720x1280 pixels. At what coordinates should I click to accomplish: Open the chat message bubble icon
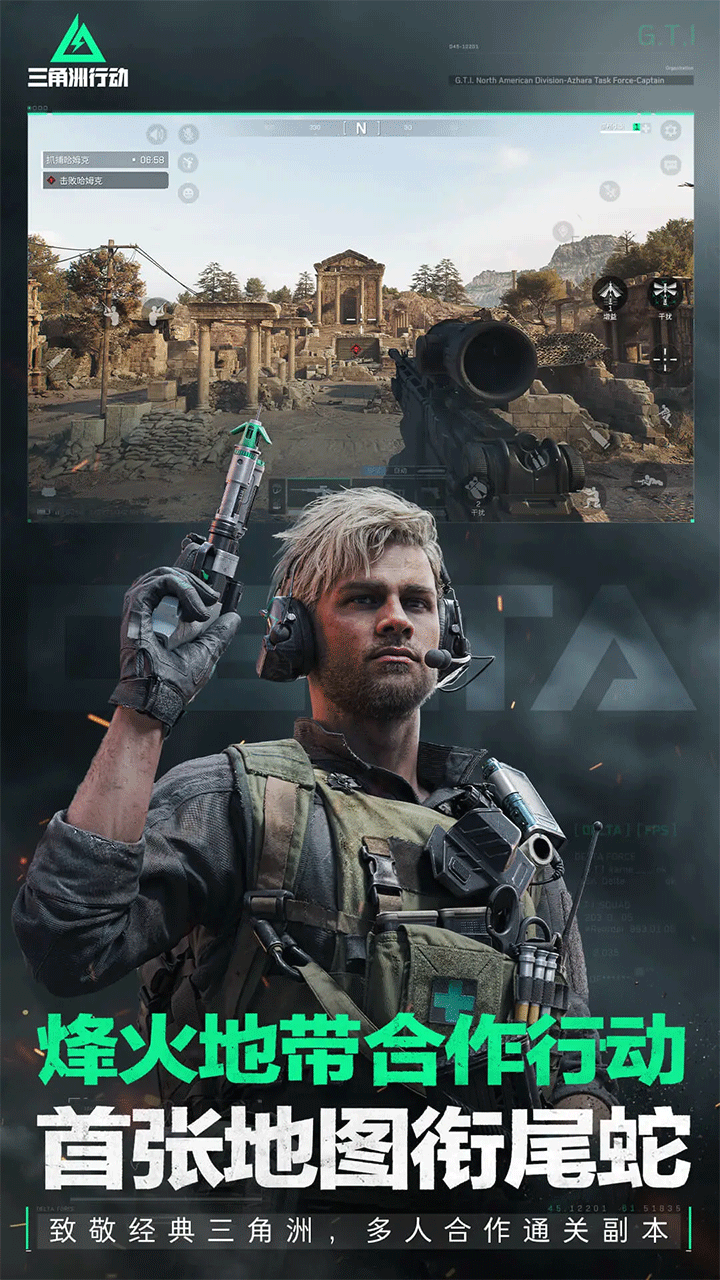670,166
